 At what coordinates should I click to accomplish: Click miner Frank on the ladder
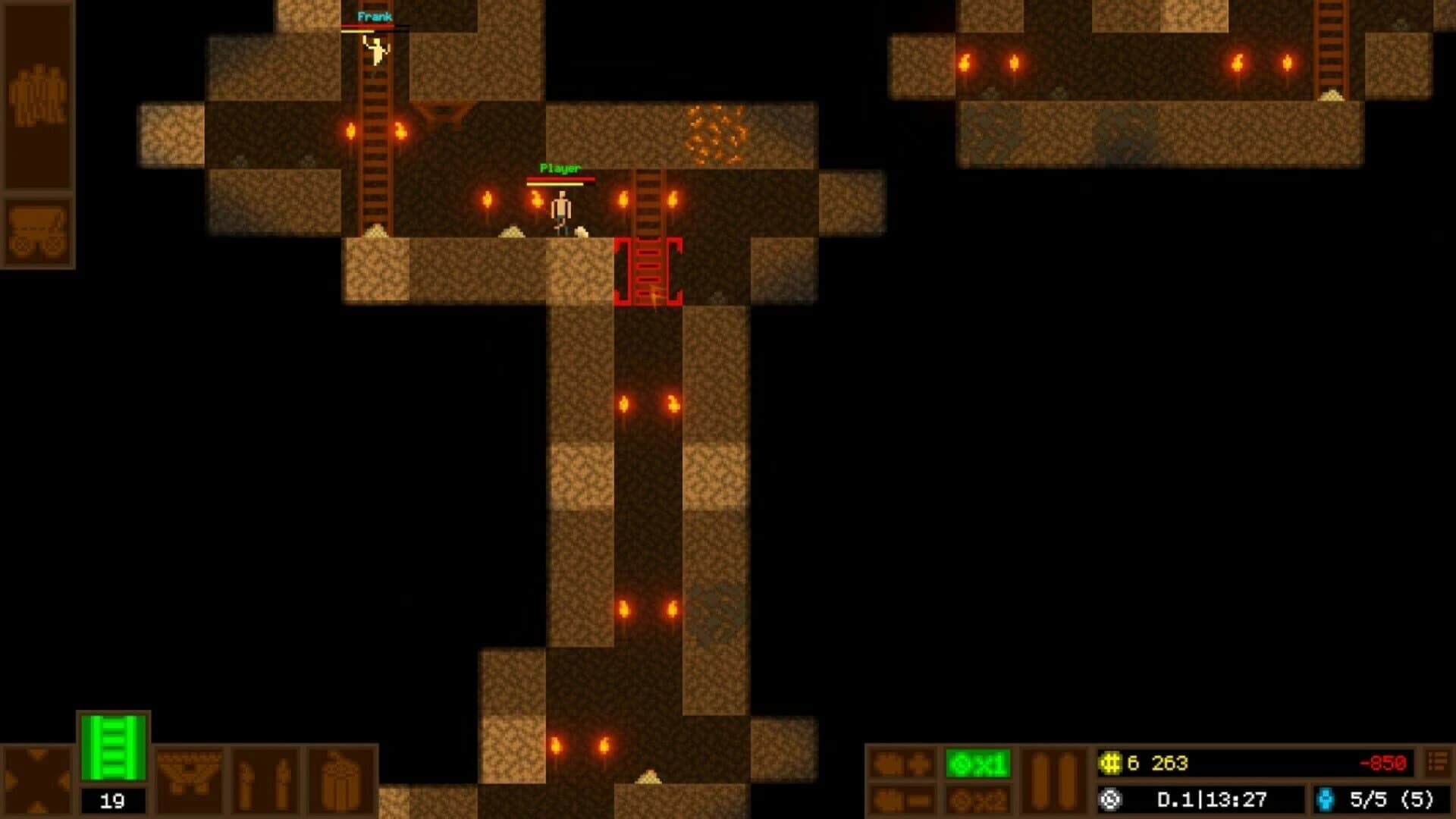pos(375,49)
